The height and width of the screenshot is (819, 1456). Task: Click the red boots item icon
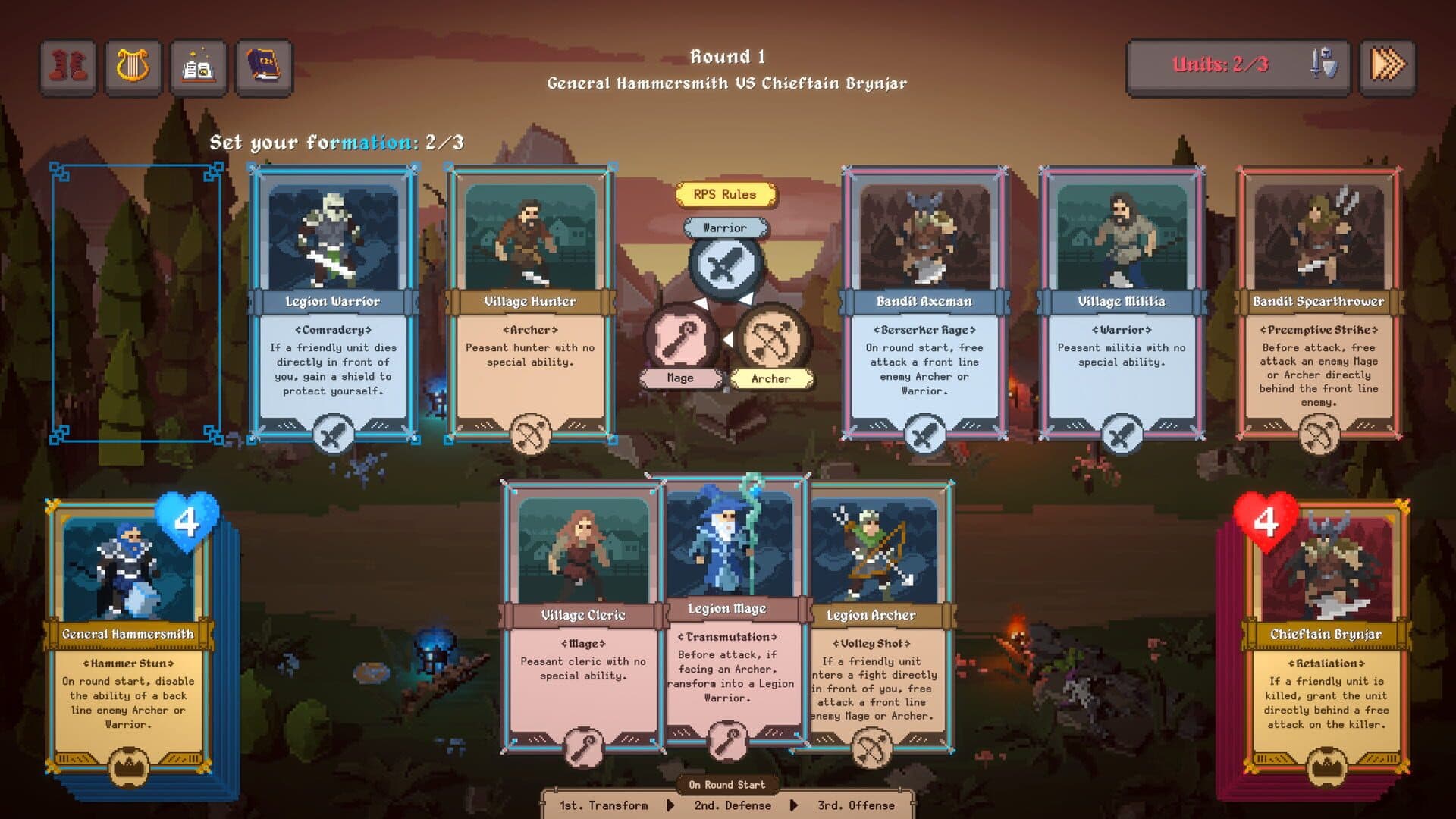pos(67,67)
